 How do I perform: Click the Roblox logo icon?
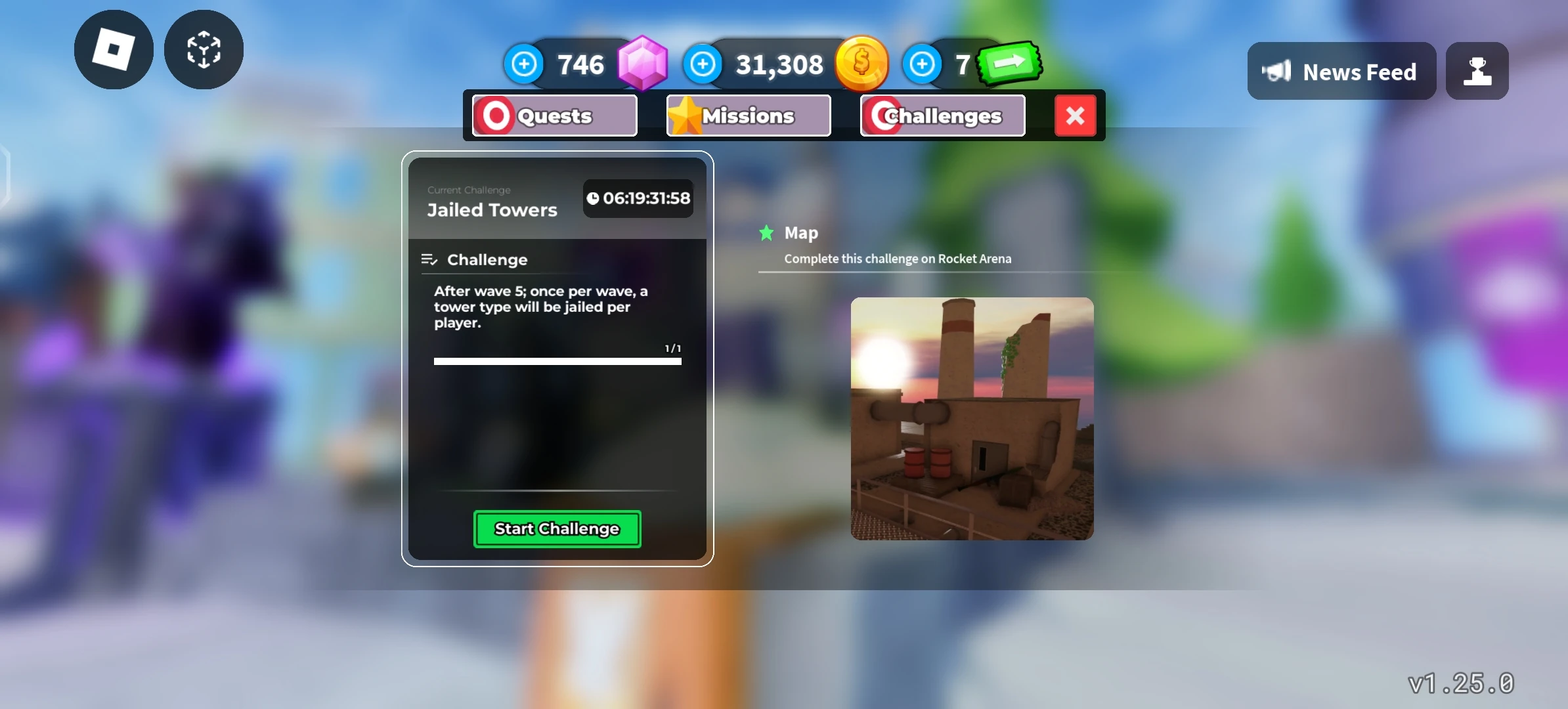pos(113,50)
